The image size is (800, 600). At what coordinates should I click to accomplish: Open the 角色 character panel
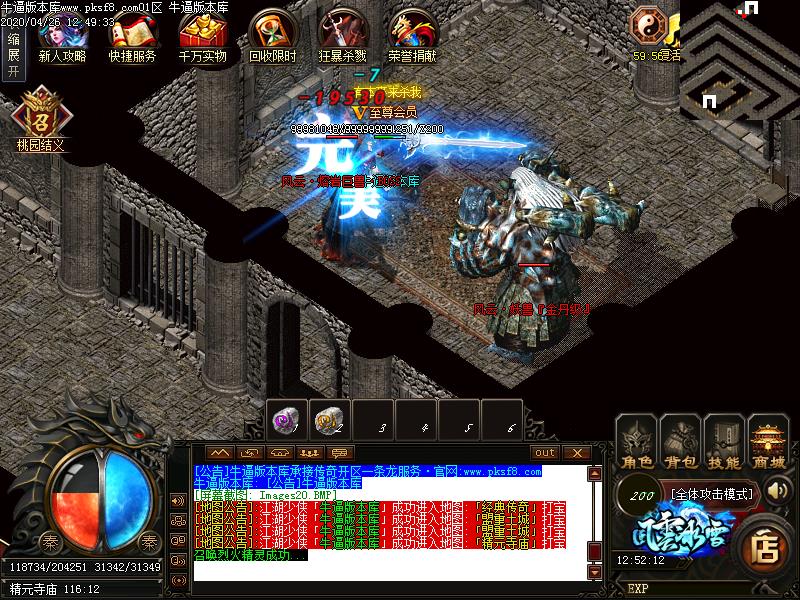click(634, 441)
